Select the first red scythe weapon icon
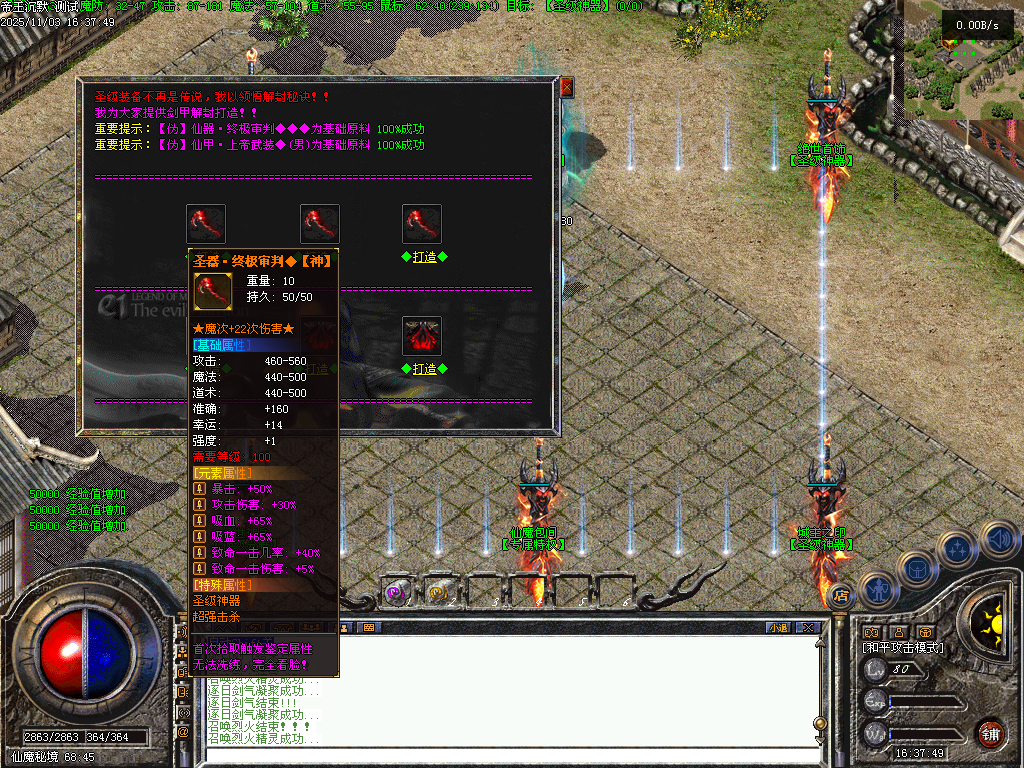 [x=206, y=224]
